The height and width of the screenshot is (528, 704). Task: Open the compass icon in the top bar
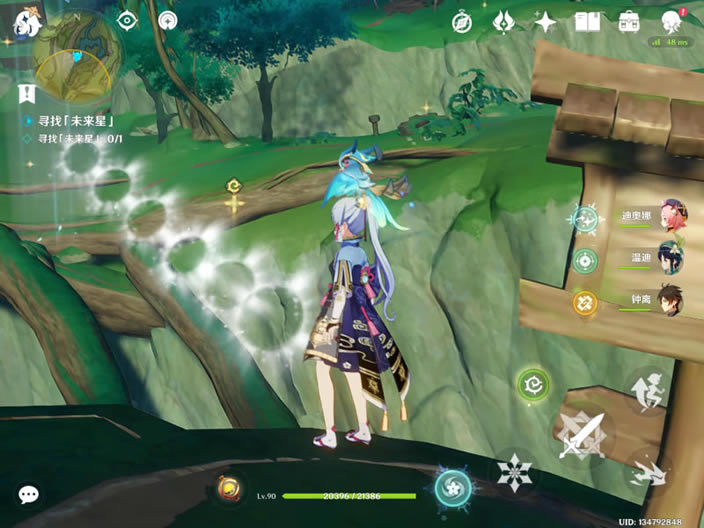tap(461, 21)
